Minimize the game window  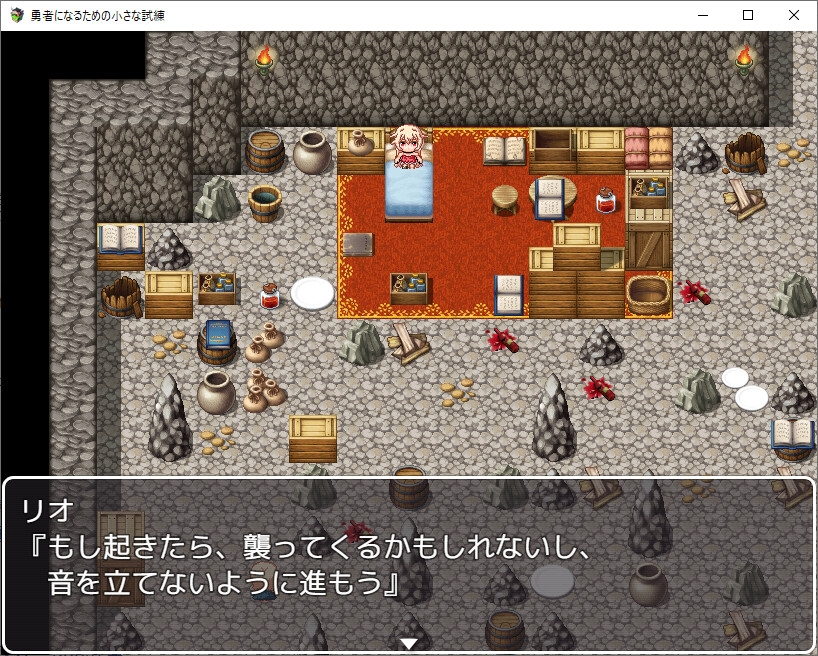(x=702, y=15)
